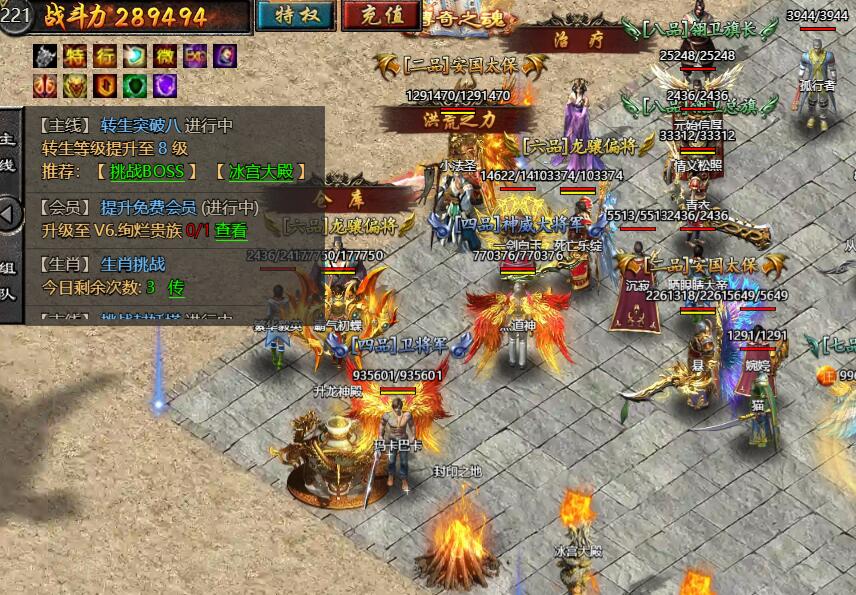This screenshot has height=595, width=856.
Task: Open the 提升免费会员 membership quest entry
Action: point(148,208)
